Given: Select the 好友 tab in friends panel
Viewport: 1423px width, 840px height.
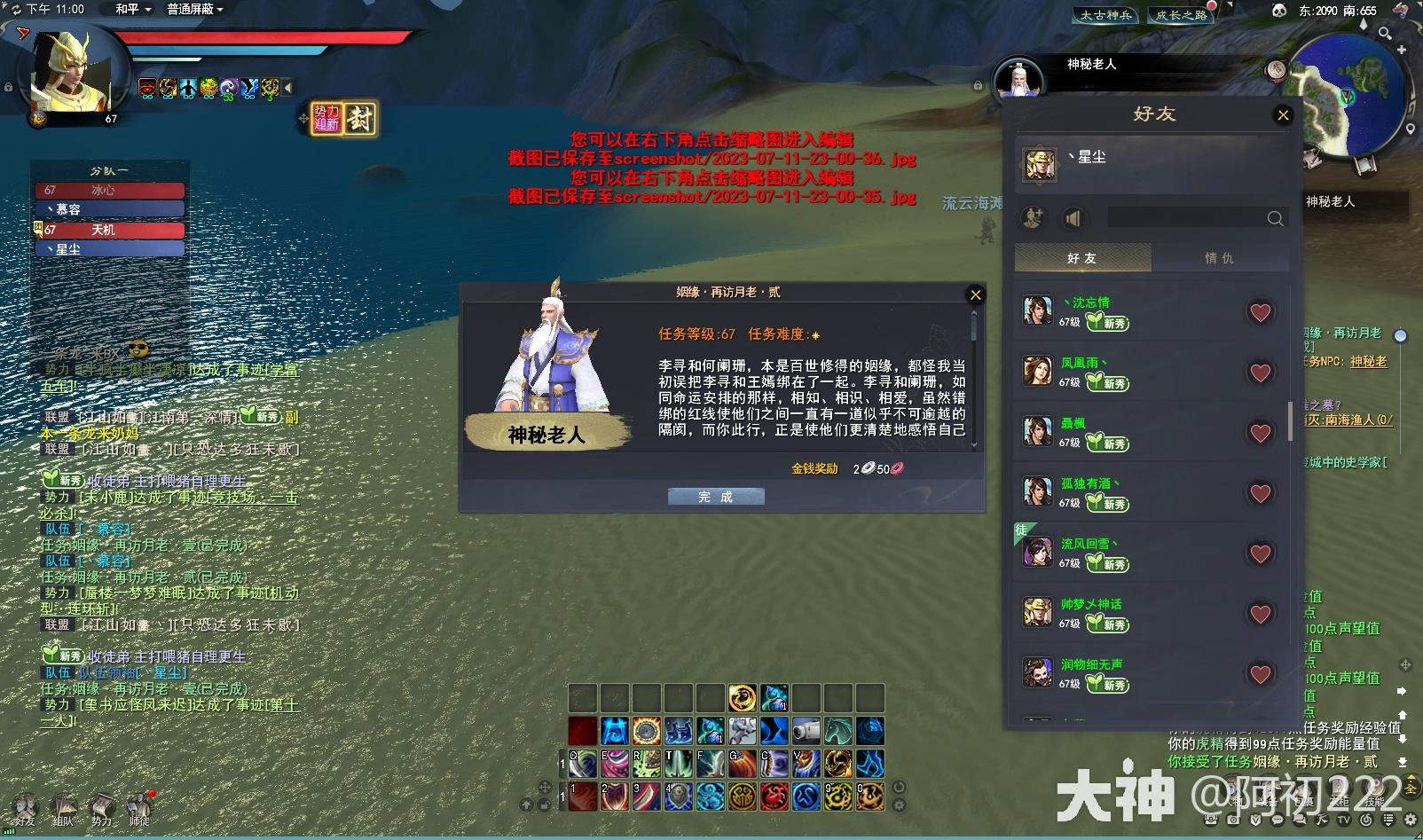Looking at the screenshot, I should (x=1084, y=257).
